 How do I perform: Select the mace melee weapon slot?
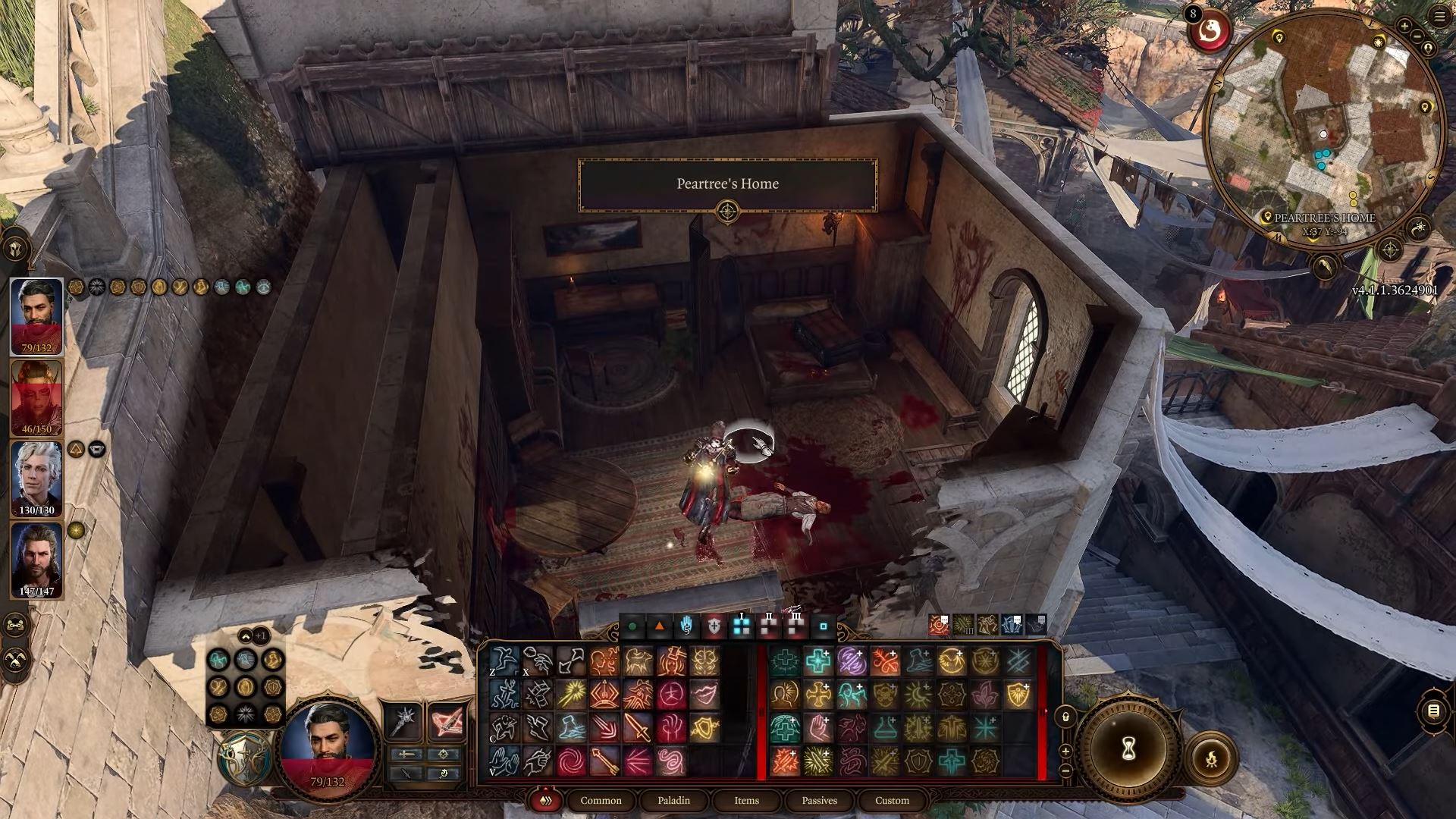click(x=403, y=721)
